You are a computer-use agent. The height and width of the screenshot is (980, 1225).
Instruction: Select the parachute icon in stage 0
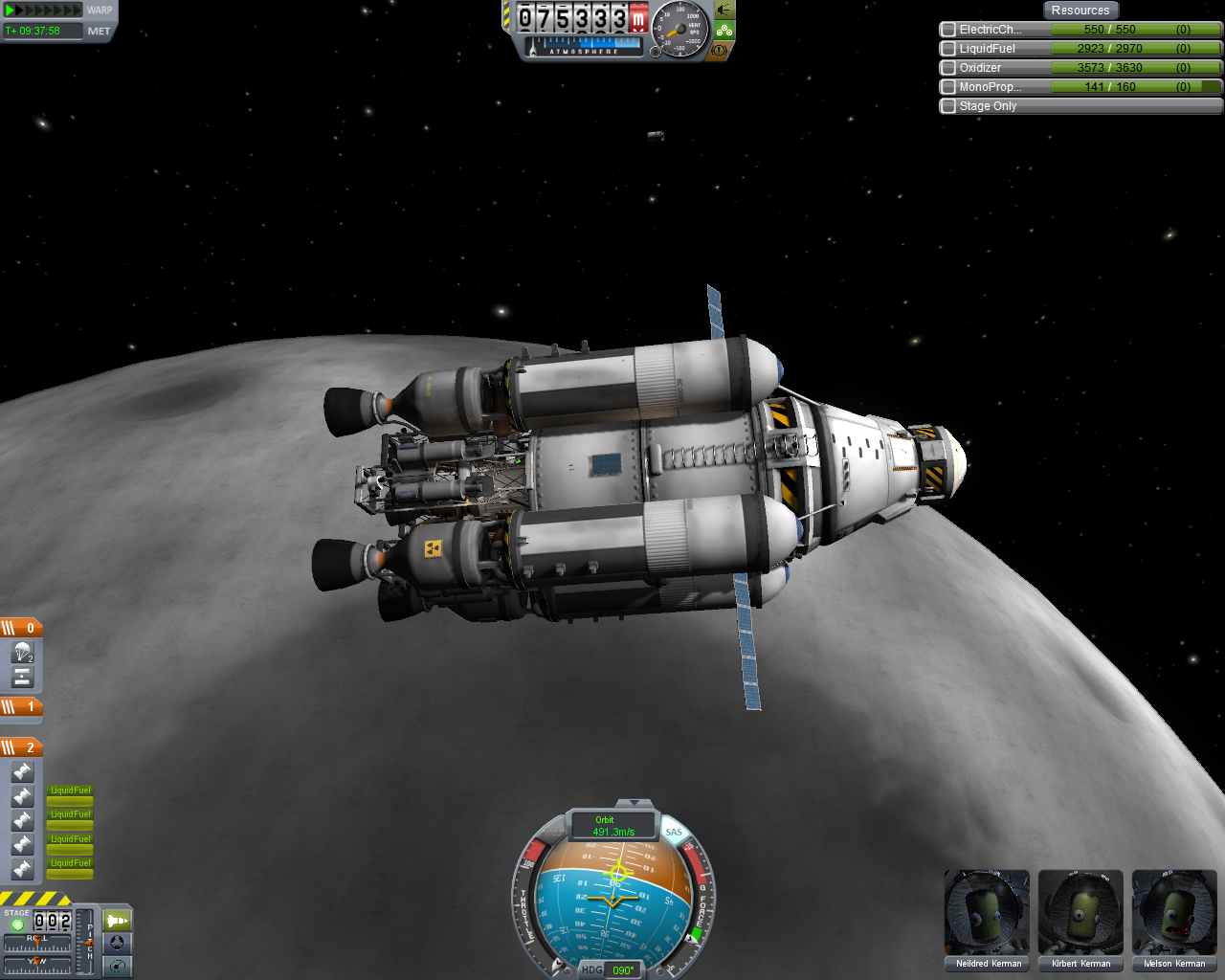(x=23, y=653)
